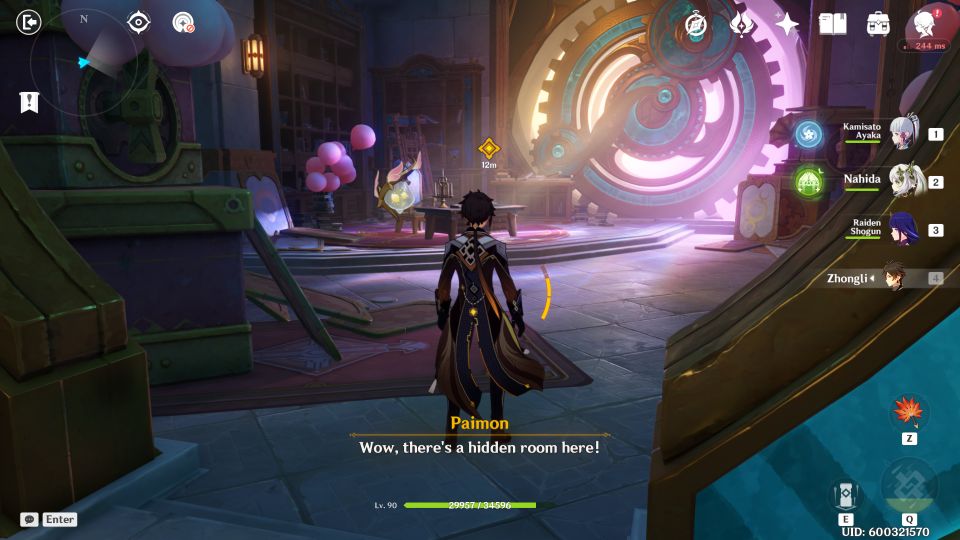
Task: Open the four-pointed star events icon
Action: point(787,25)
